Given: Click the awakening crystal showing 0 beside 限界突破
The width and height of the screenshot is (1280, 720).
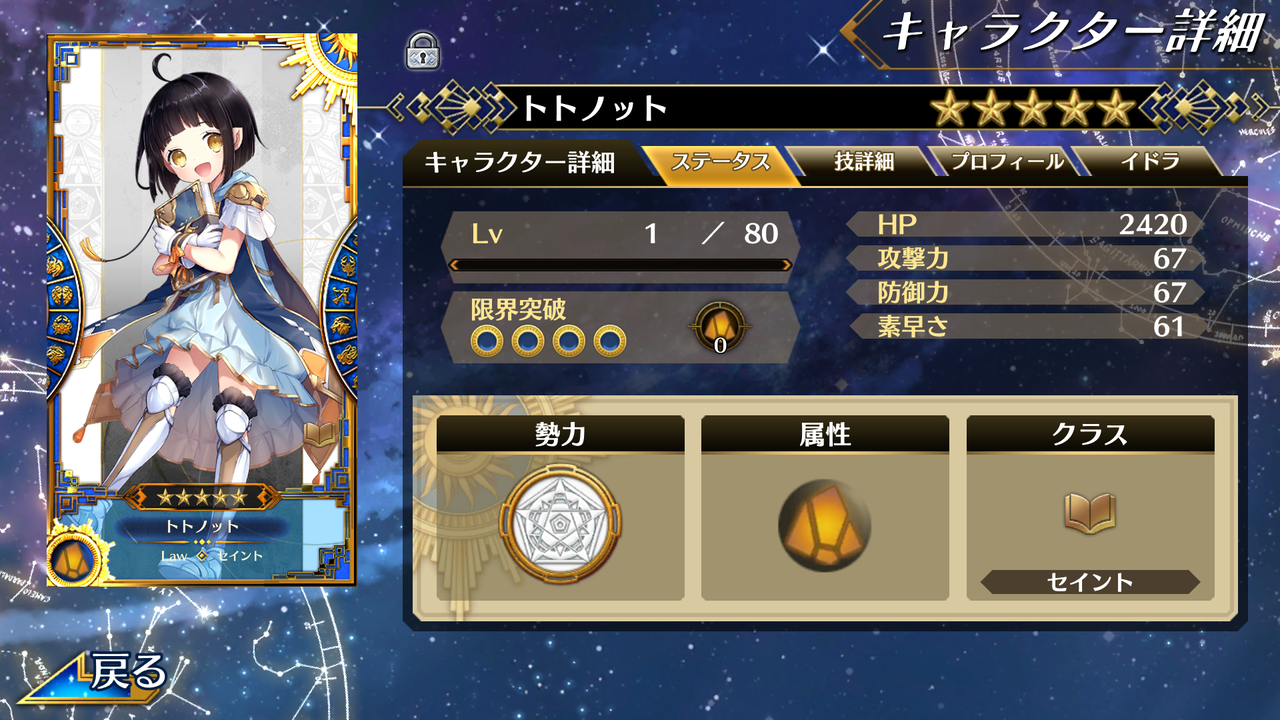Looking at the screenshot, I should pyautogui.click(x=719, y=326).
